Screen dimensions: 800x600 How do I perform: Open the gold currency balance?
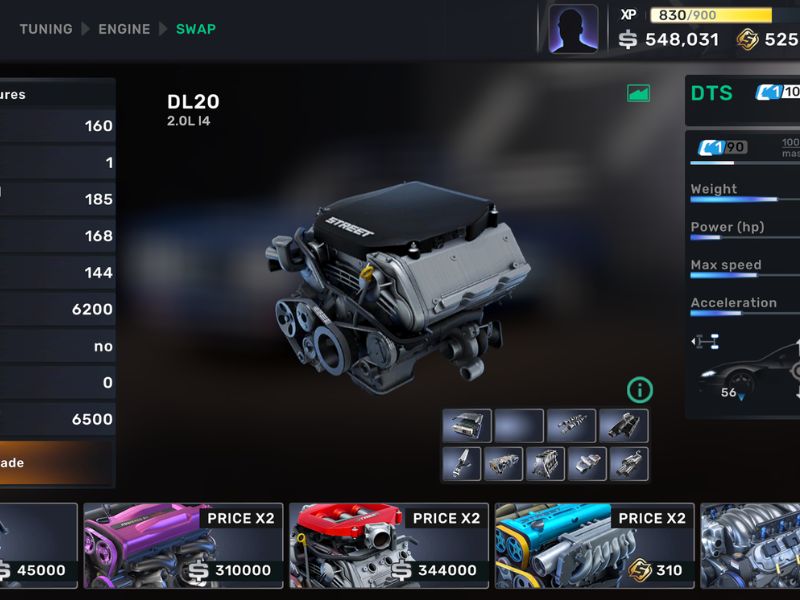coord(768,40)
